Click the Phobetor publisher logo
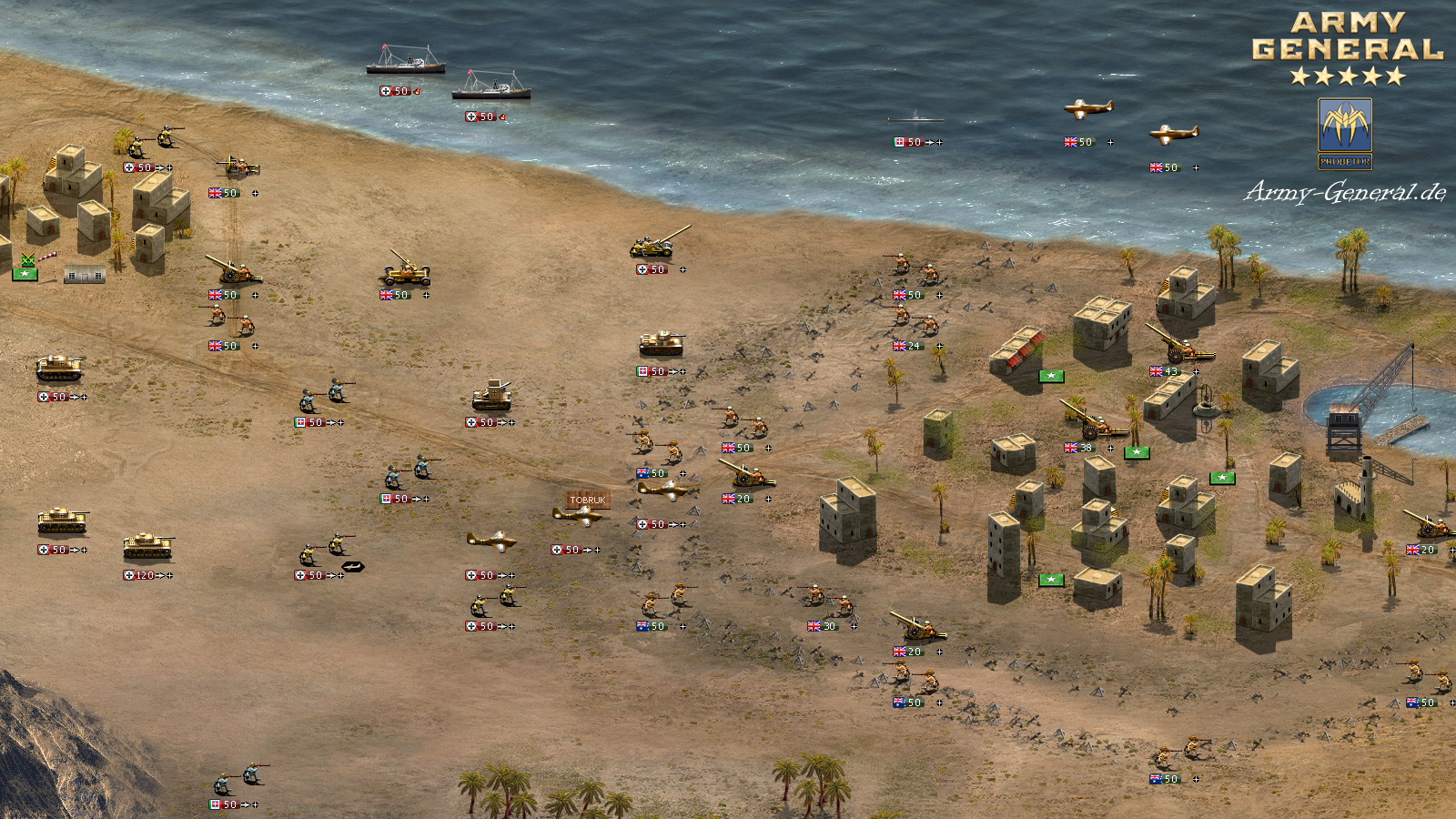The height and width of the screenshot is (819, 1456). click(1345, 134)
